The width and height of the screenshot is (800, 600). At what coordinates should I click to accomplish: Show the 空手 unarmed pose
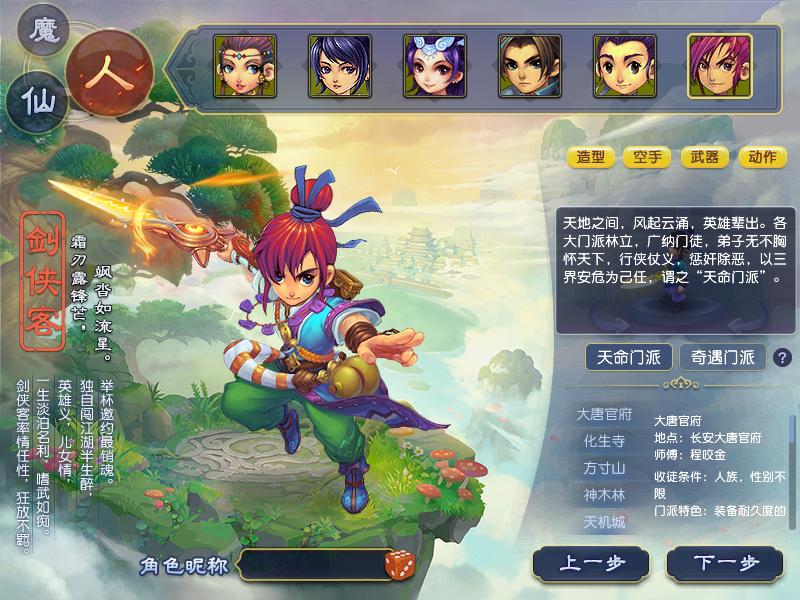coord(647,157)
